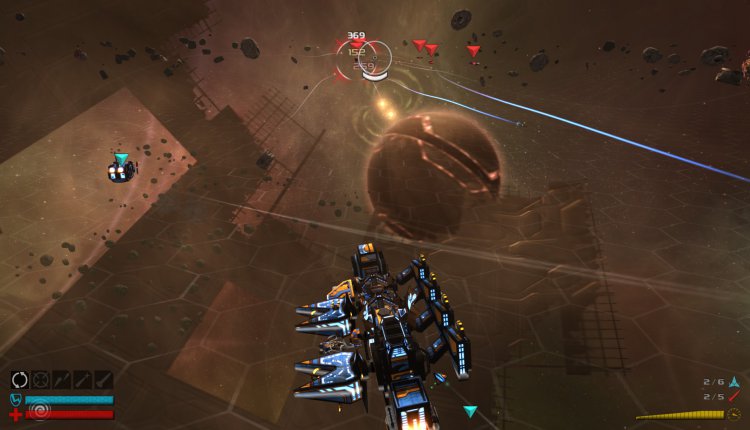Screen dimensions: 750x430
Task: Activate the circular arrows ability icon
Action: click(x=20, y=380)
